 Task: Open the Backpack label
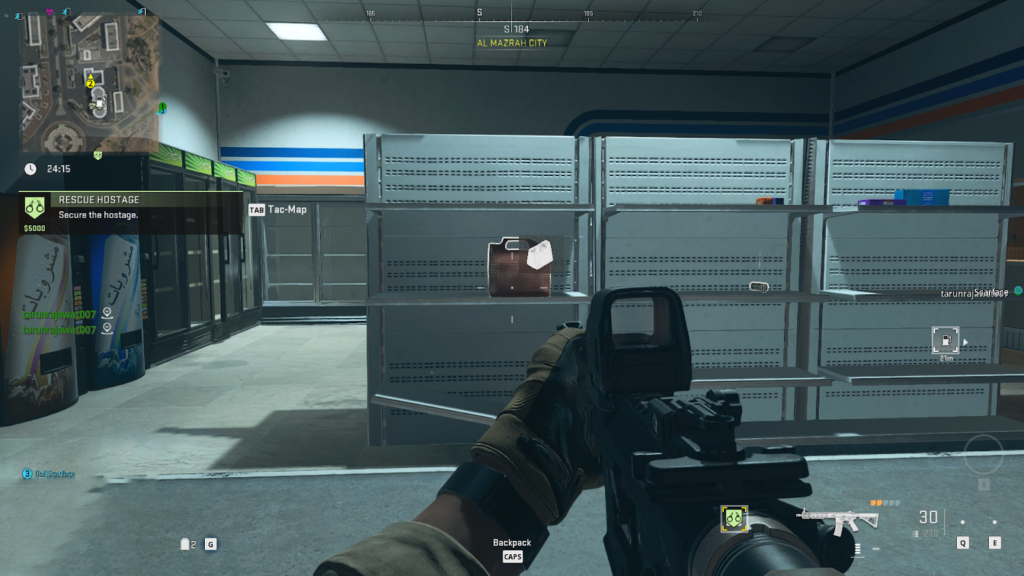512,543
